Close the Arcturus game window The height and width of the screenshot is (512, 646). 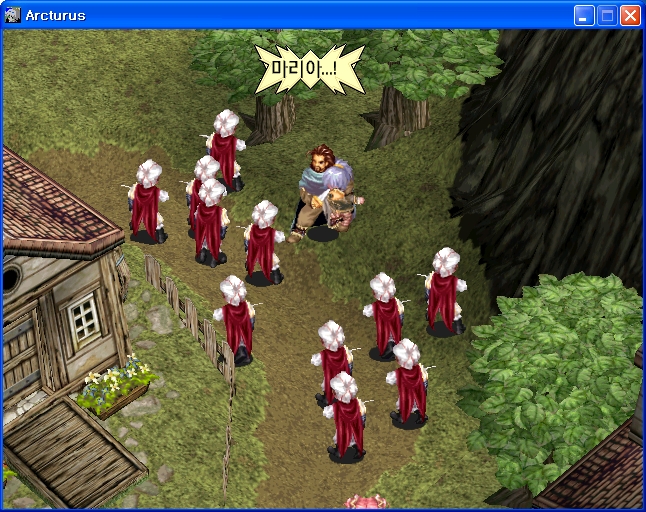pyautogui.click(x=630, y=15)
